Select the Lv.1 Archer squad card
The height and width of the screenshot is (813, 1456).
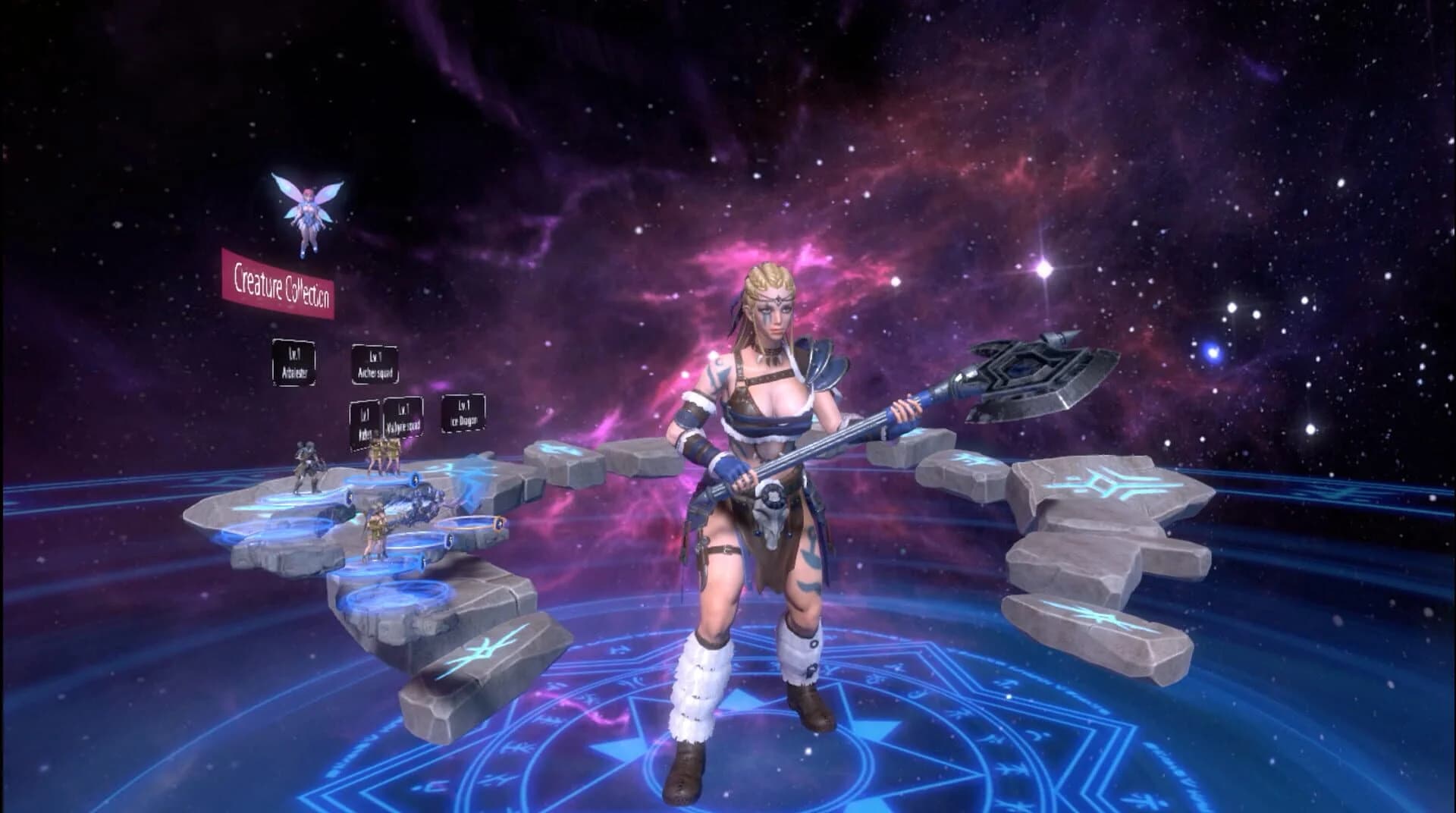point(375,363)
